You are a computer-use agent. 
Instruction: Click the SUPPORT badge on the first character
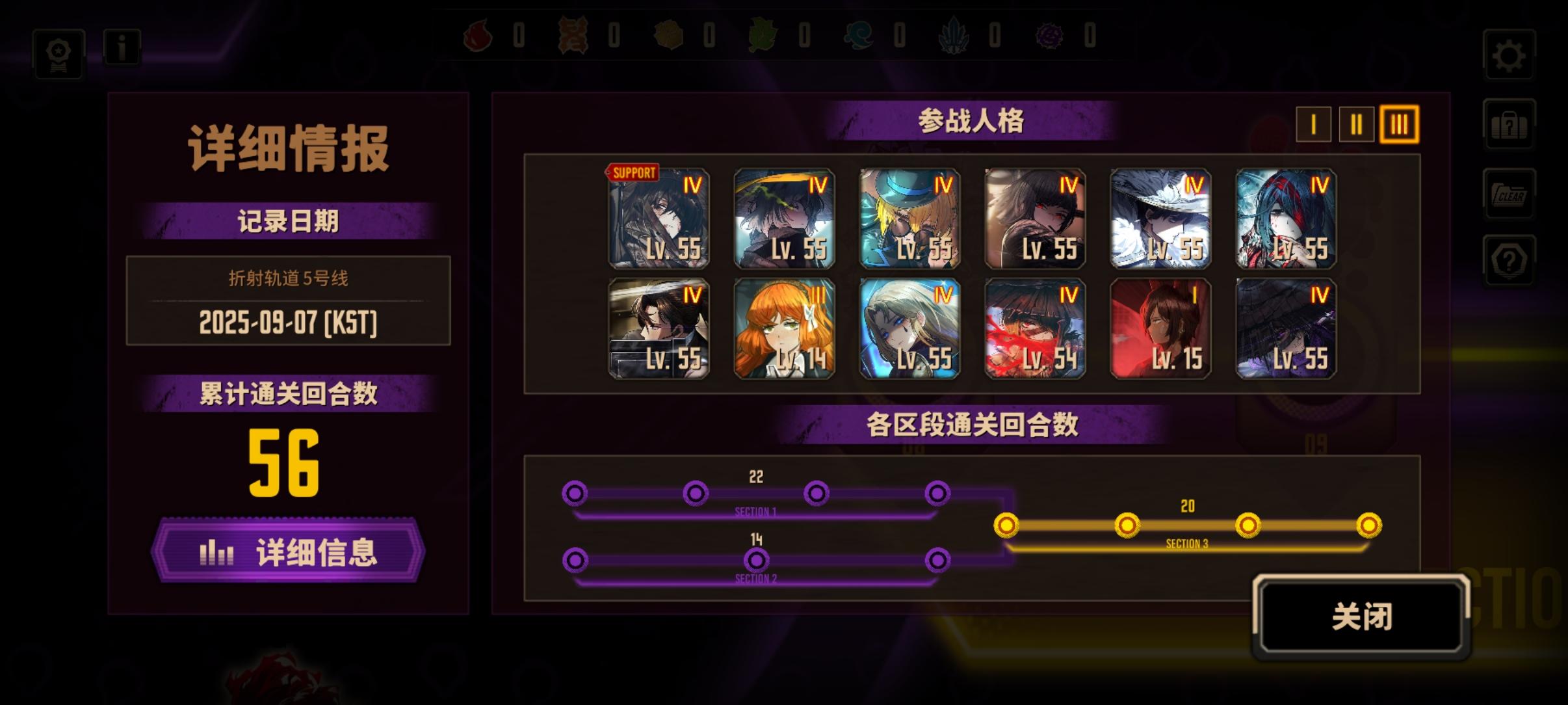[x=632, y=173]
